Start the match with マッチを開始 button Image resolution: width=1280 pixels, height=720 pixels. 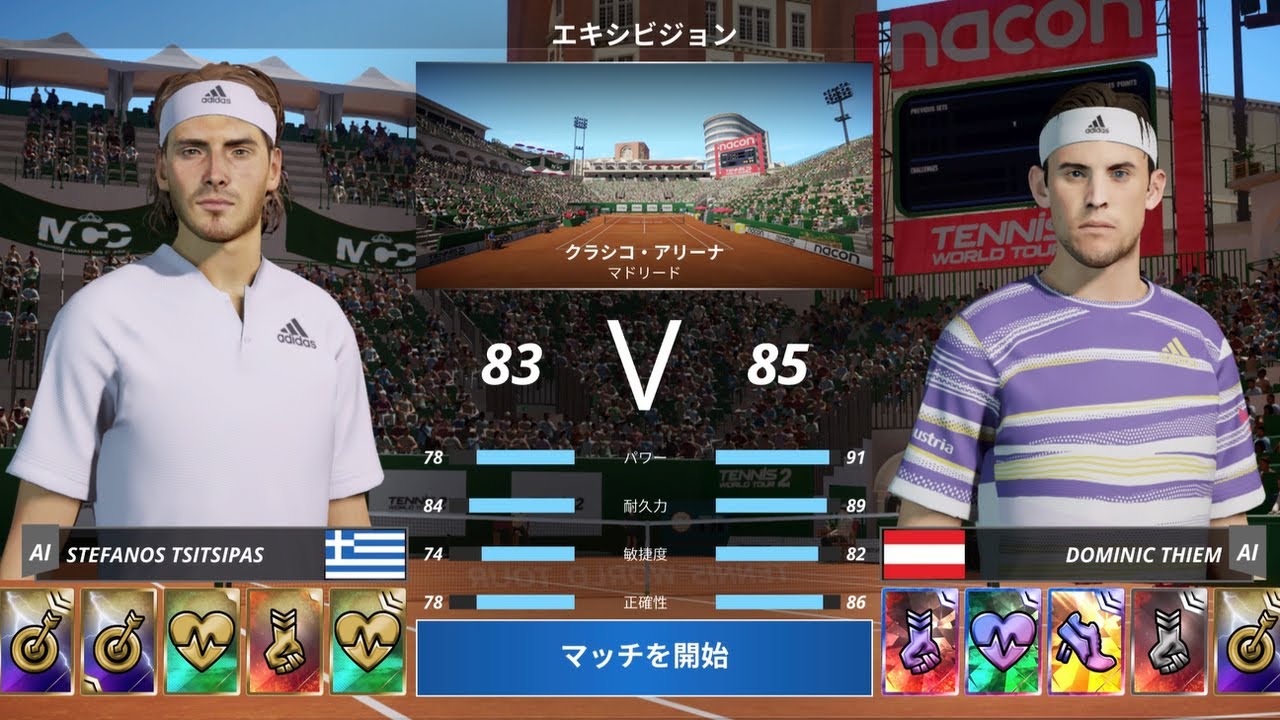click(644, 657)
